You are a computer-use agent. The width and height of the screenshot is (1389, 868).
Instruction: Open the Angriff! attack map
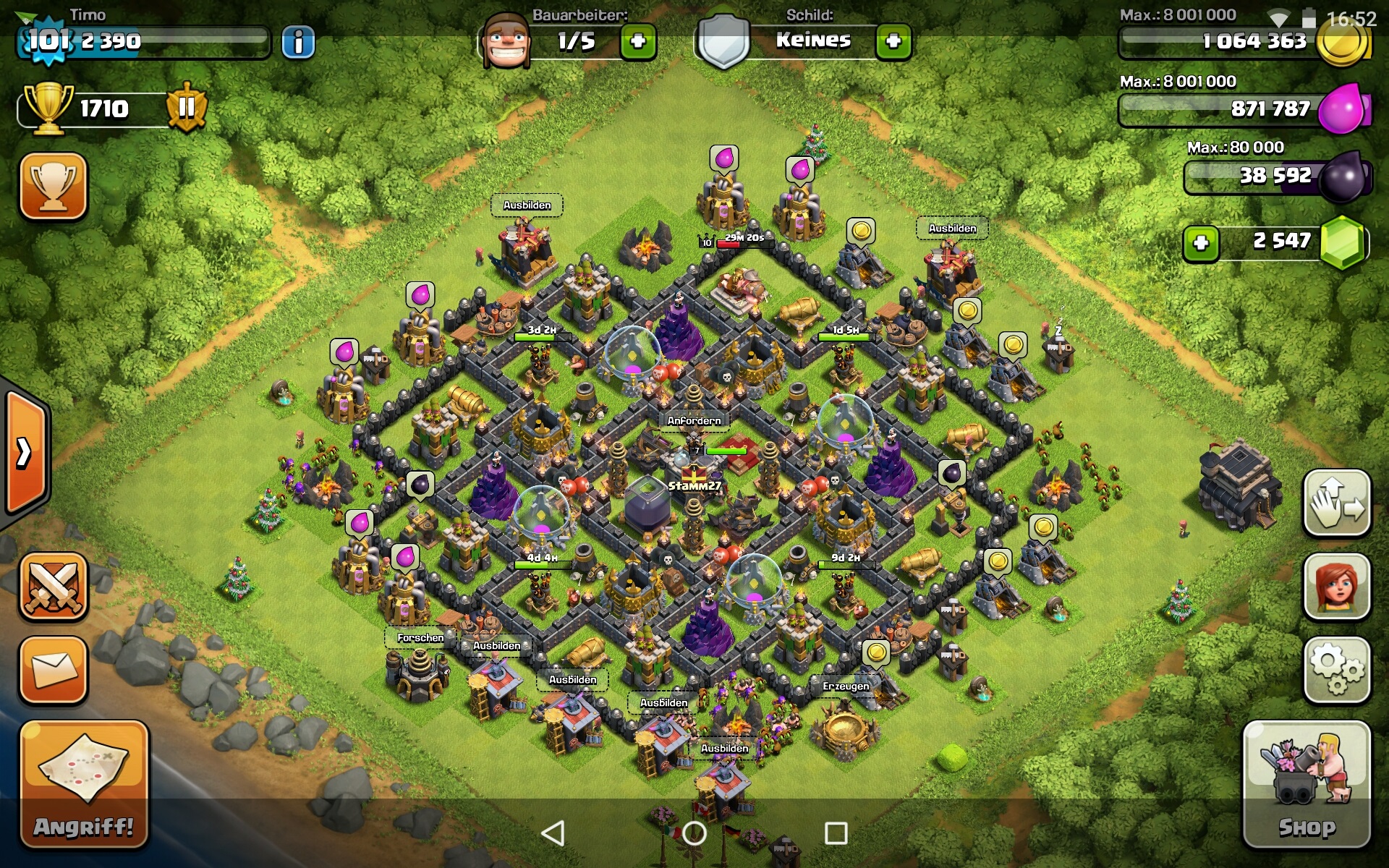point(84,783)
